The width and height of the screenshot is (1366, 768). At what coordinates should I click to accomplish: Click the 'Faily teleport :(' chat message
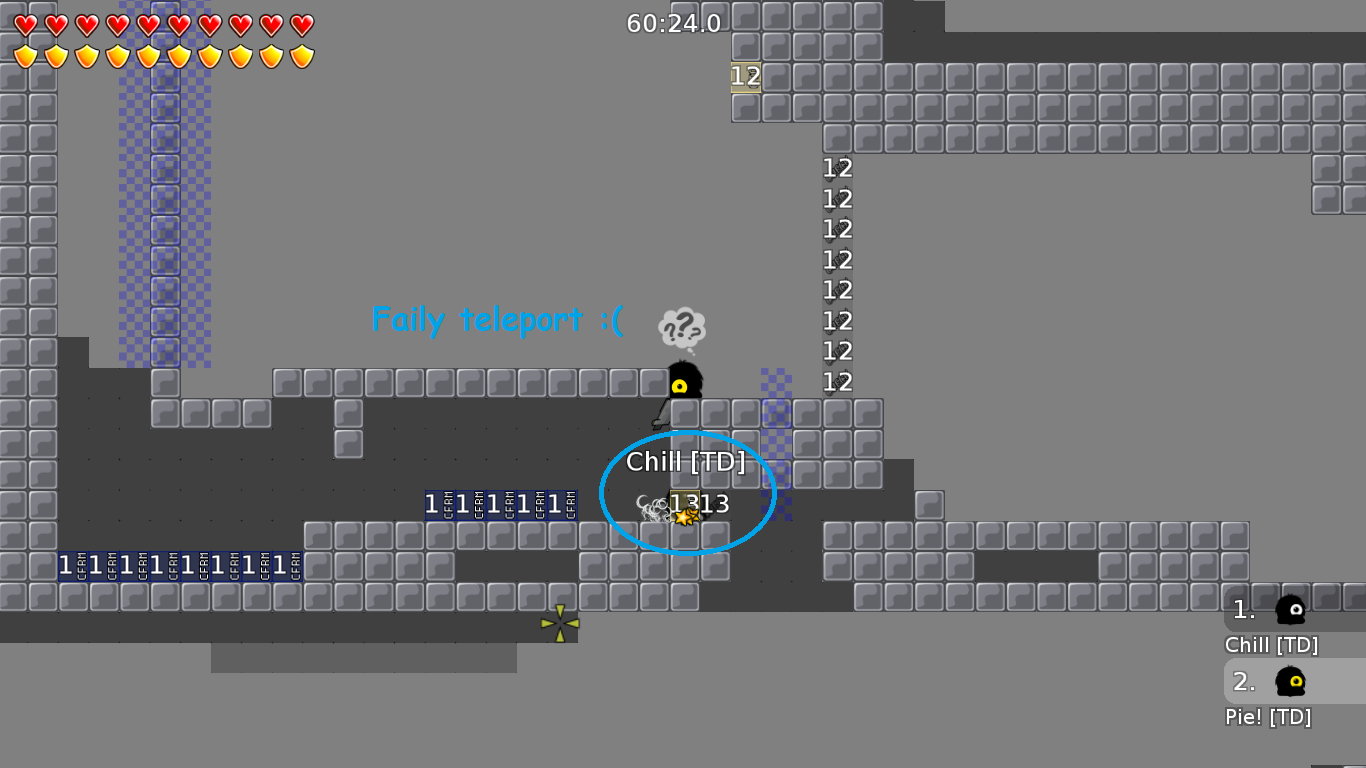(497, 320)
